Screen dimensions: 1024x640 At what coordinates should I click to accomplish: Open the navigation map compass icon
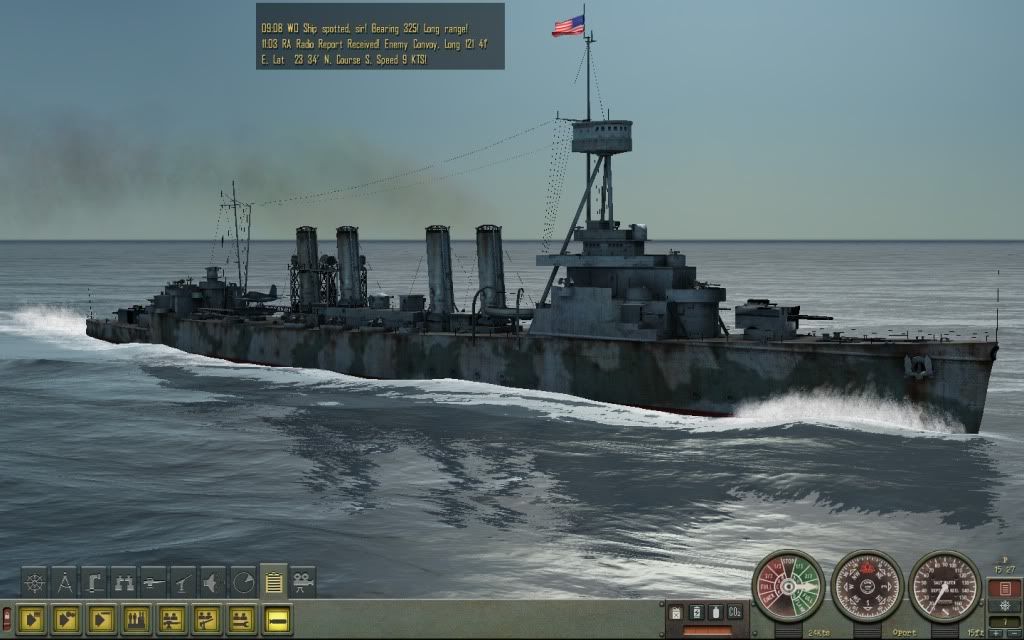click(x=64, y=582)
